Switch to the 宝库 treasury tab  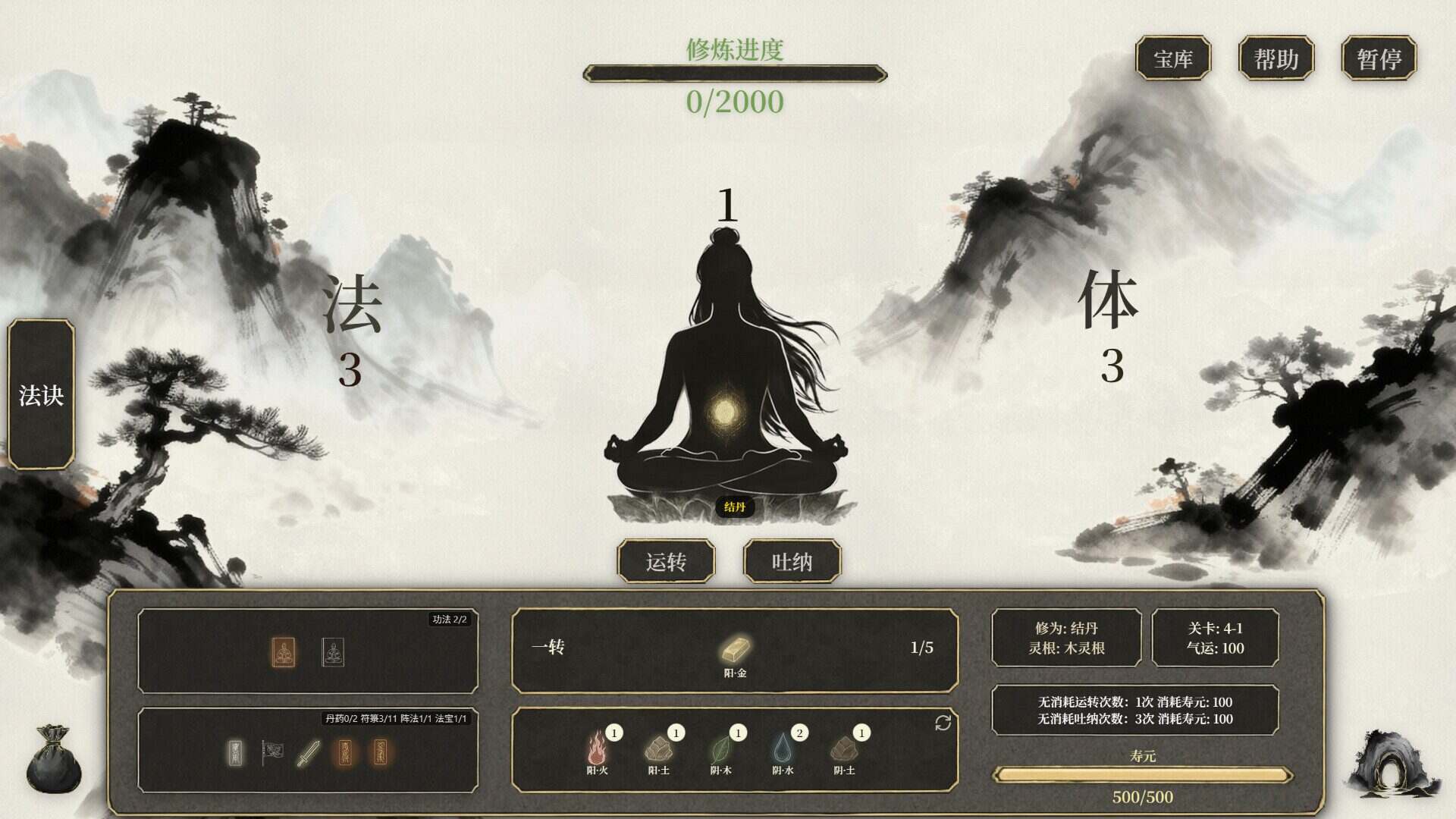click(1172, 58)
